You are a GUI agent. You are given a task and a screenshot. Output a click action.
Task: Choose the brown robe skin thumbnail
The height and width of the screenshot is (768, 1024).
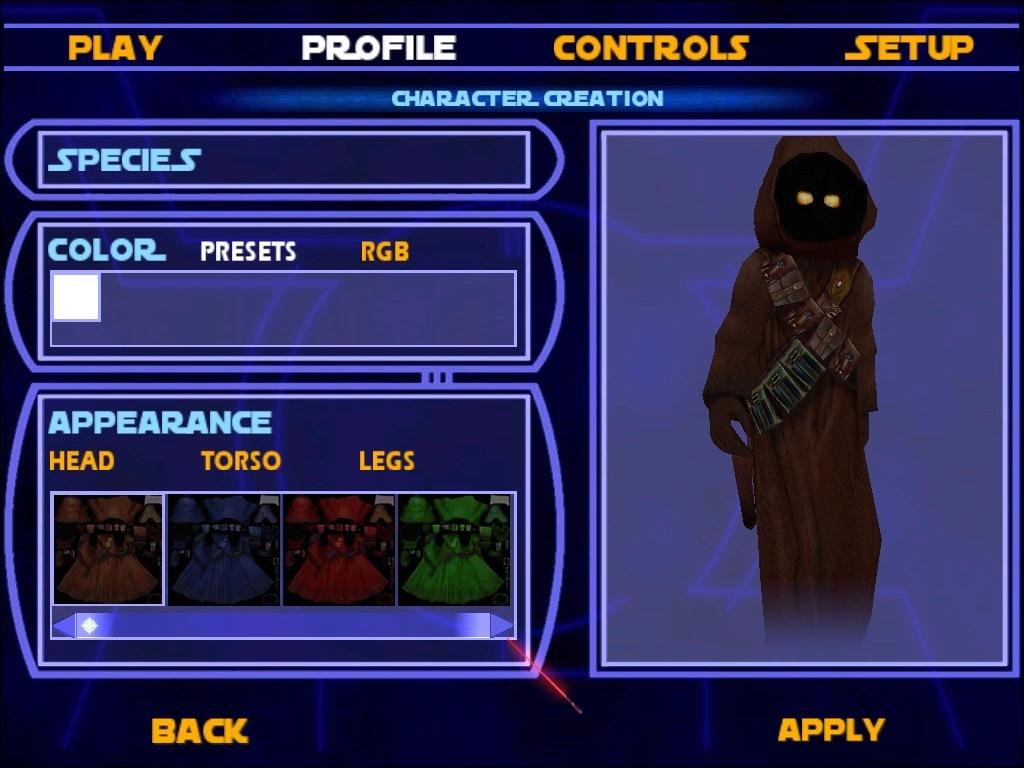coord(108,549)
